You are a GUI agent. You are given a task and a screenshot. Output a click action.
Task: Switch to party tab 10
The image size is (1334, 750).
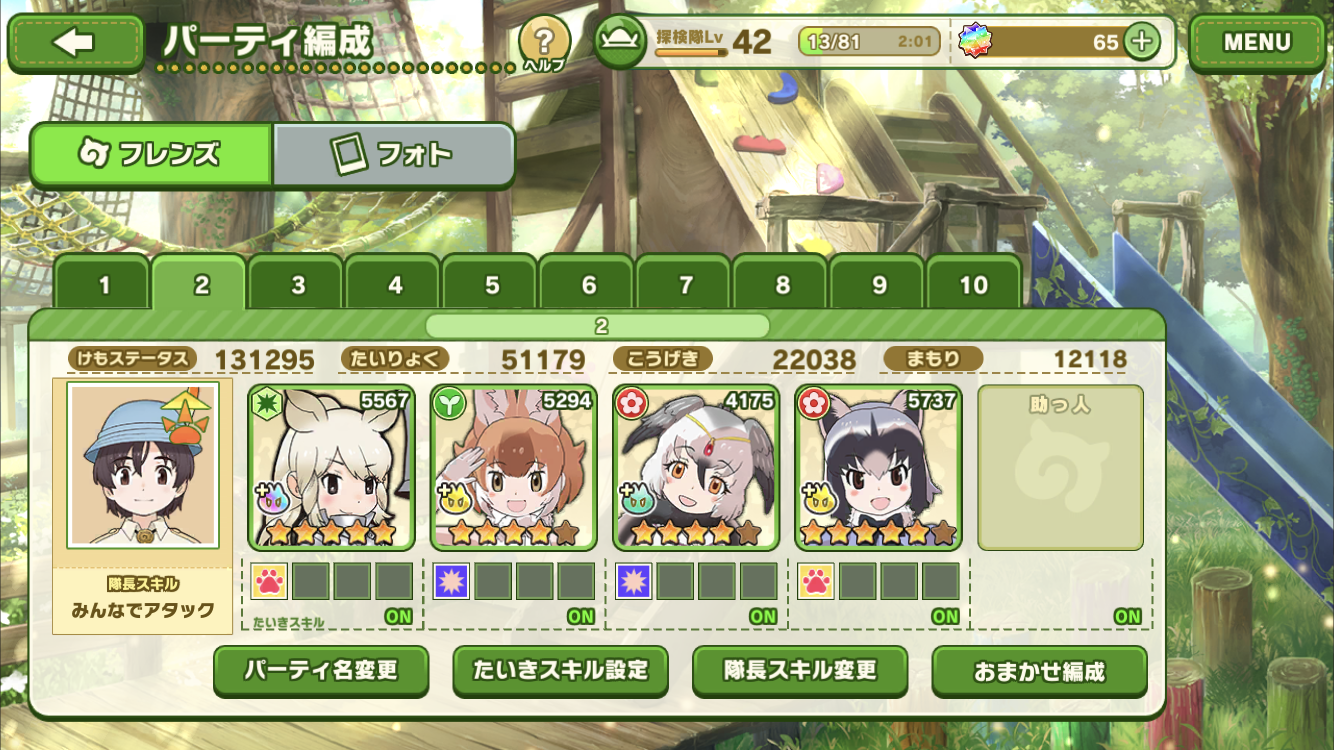tap(974, 286)
